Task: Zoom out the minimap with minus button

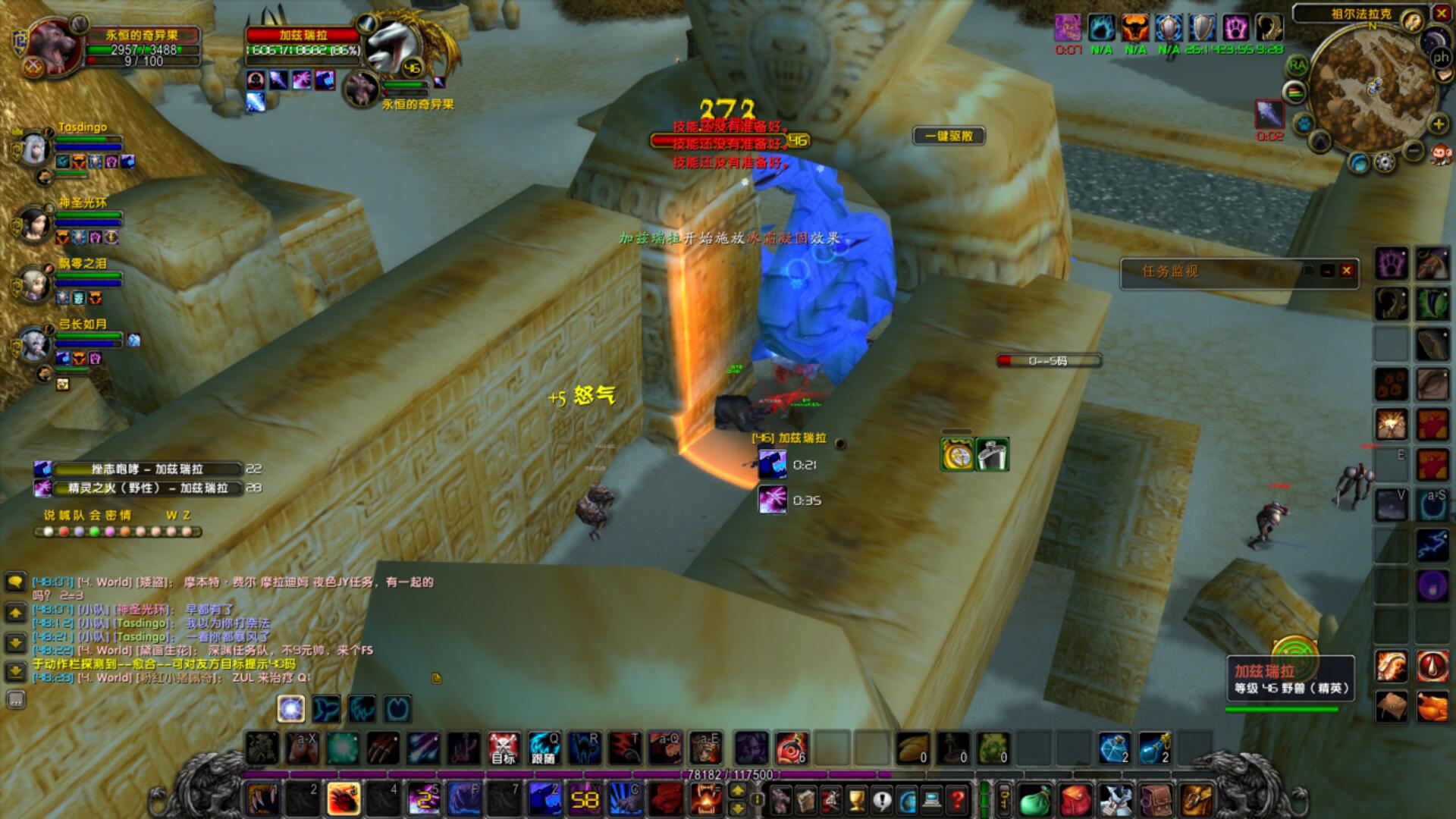Action: coord(1413,151)
